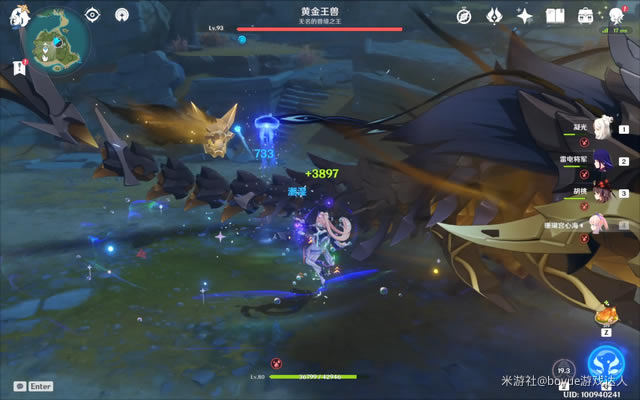The image size is (640, 400).
Task: Open the wireless signal icon beside minimap
Action: click(x=122, y=15)
